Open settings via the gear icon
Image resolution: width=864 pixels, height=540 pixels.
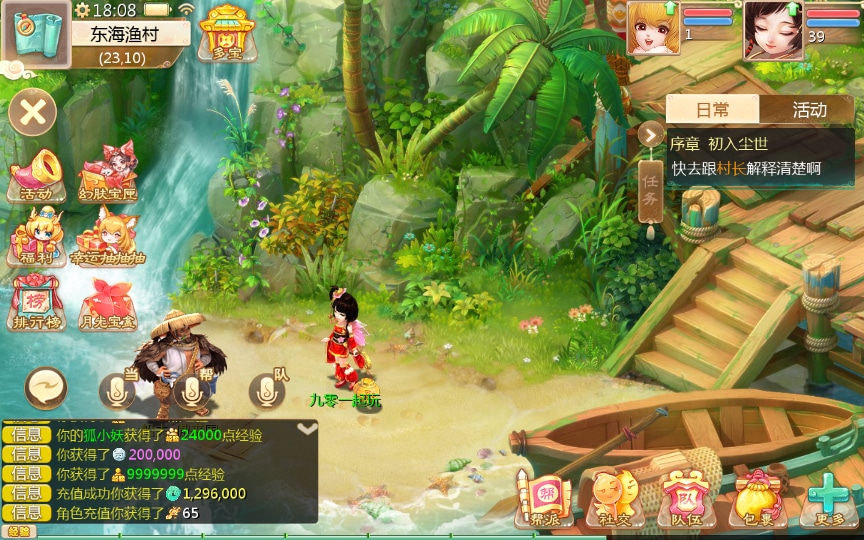(82, 10)
